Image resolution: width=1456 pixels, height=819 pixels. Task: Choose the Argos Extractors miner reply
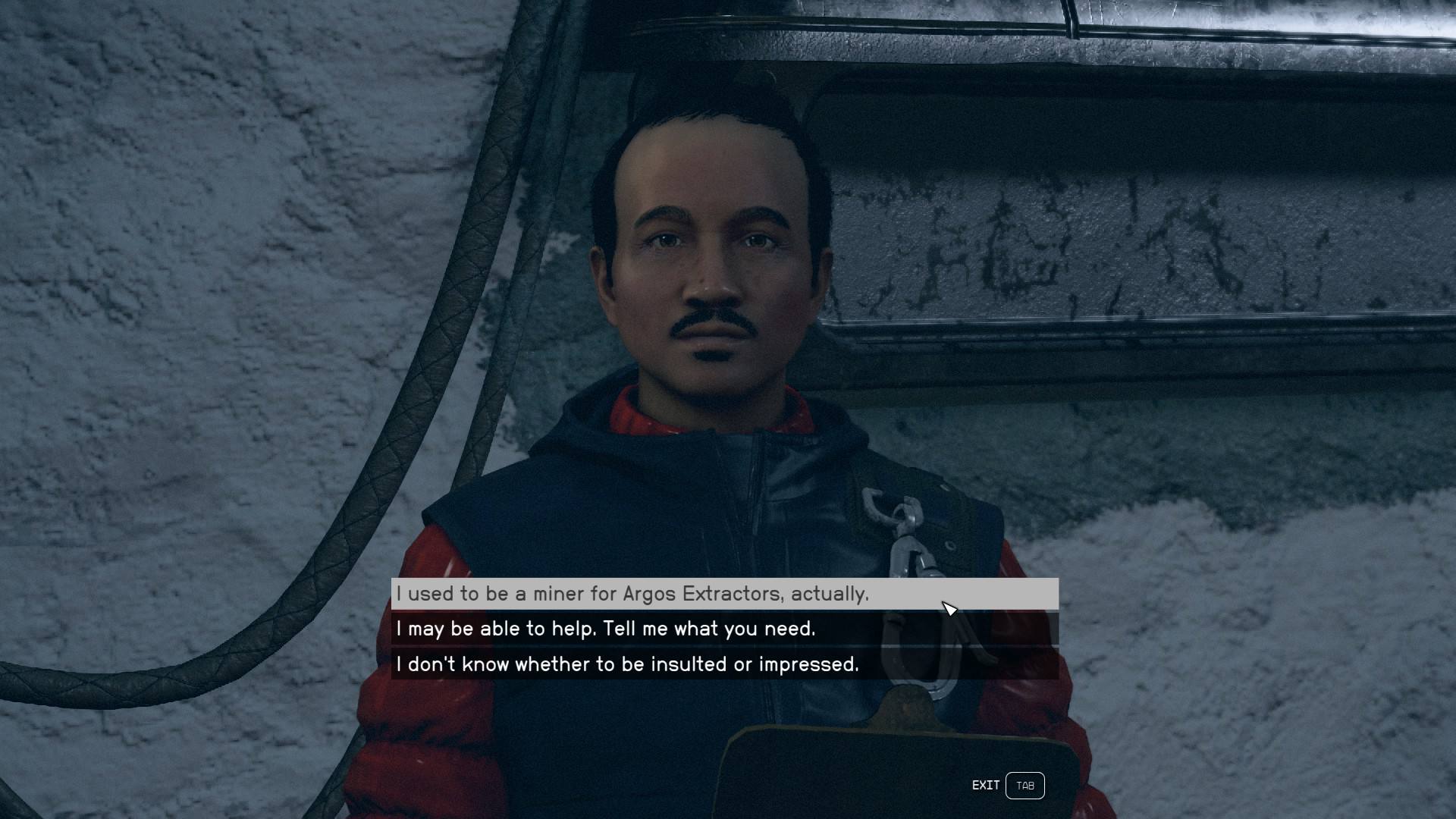(x=632, y=594)
